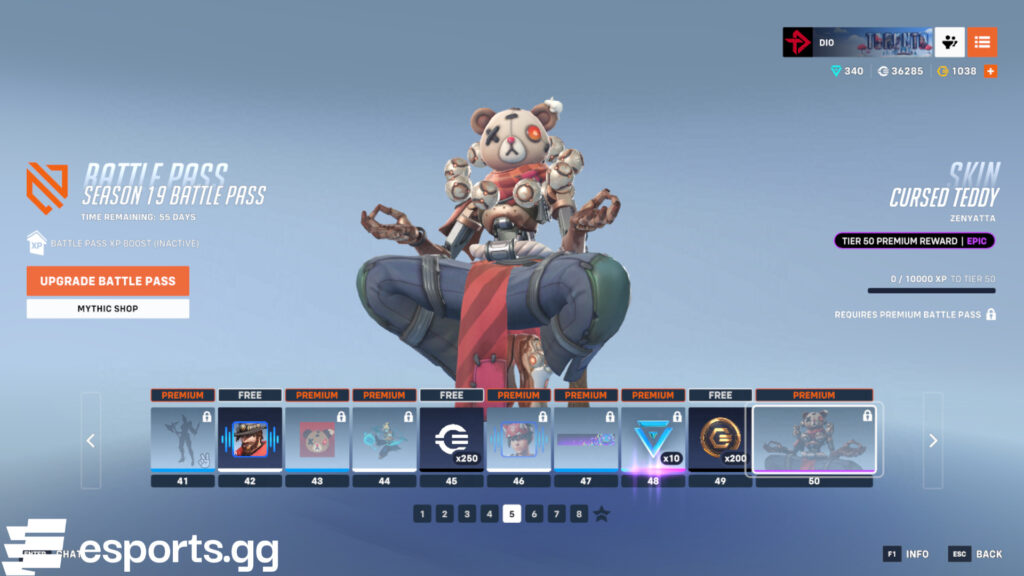
Task: Show the next page of battle pass tiers
Action: (932, 440)
